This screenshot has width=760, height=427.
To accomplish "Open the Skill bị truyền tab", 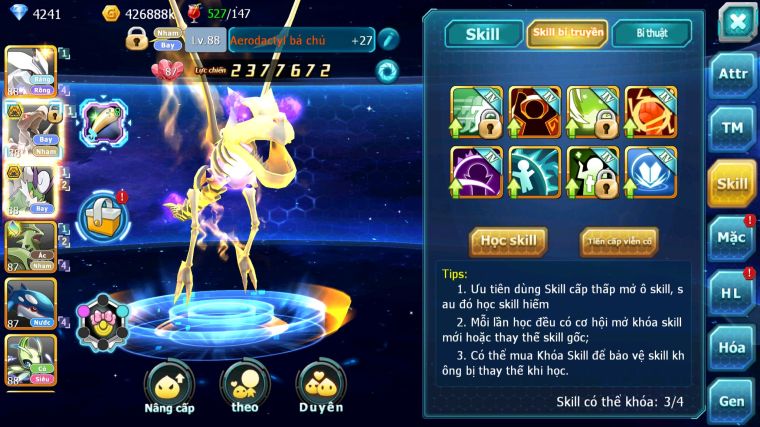I will (567, 34).
